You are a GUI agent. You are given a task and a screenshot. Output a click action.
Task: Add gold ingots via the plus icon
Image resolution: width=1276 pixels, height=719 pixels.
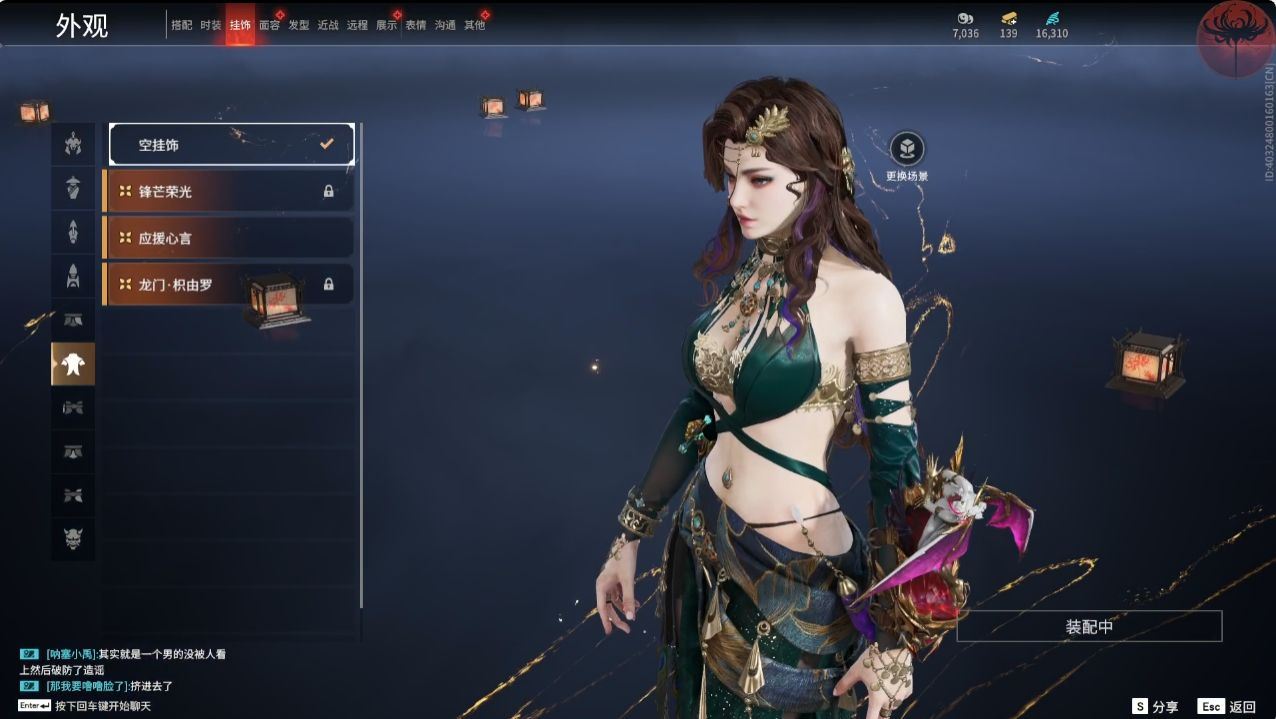click(1008, 19)
